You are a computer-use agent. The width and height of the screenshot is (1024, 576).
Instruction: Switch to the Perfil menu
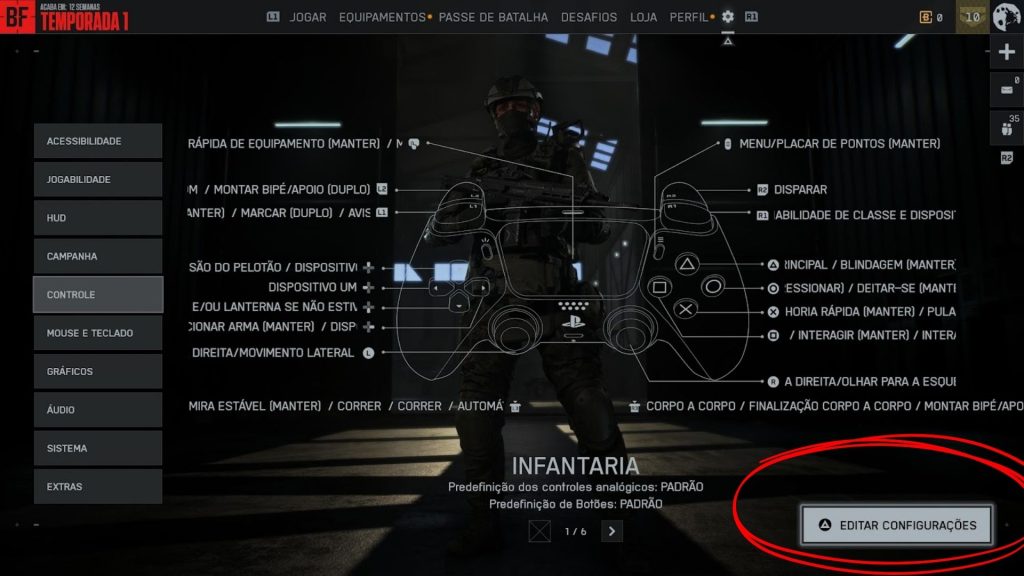688,17
